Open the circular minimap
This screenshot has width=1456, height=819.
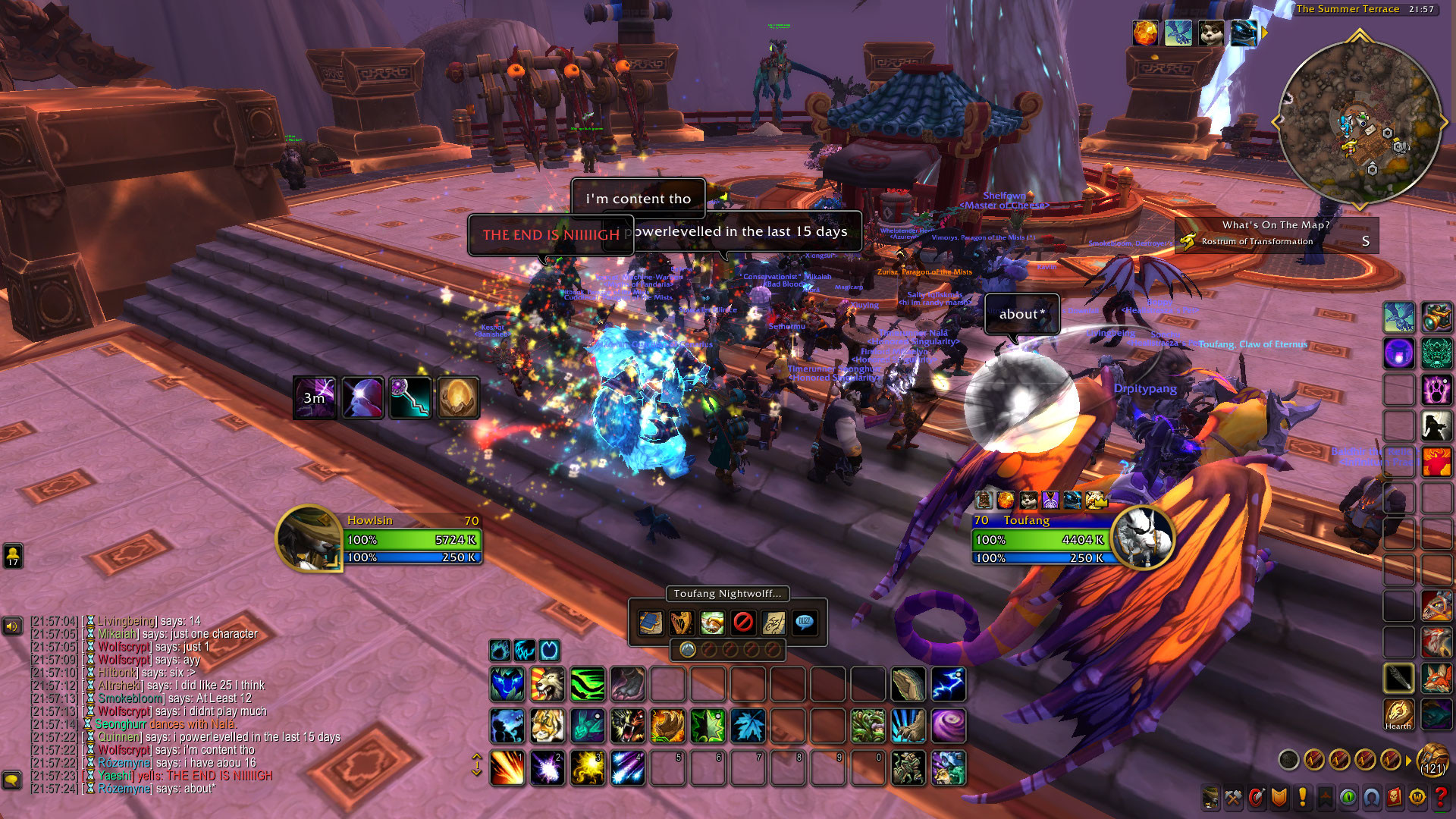pyautogui.click(x=1359, y=121)
